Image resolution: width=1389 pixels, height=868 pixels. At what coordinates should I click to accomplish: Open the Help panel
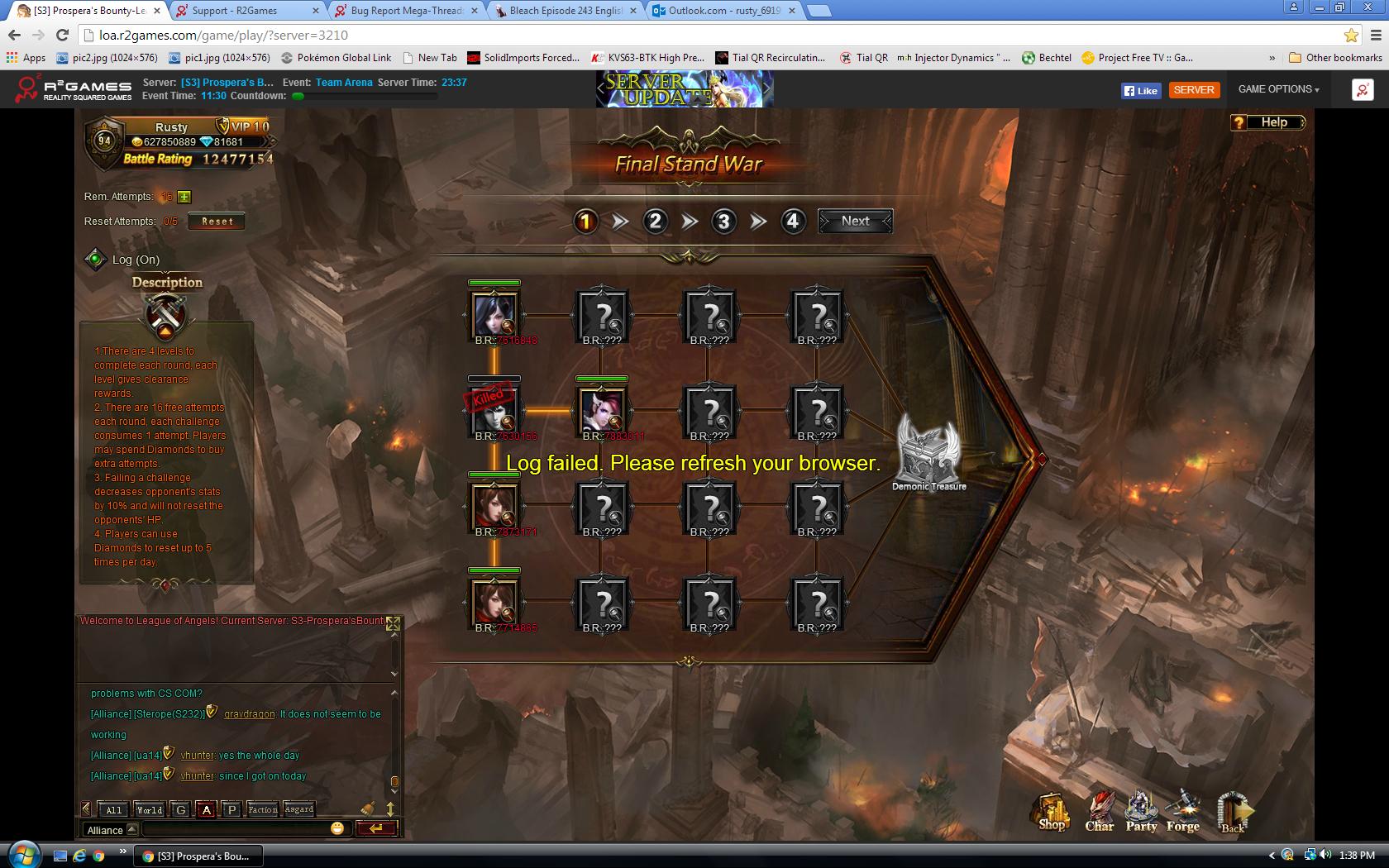[1267, 122]
